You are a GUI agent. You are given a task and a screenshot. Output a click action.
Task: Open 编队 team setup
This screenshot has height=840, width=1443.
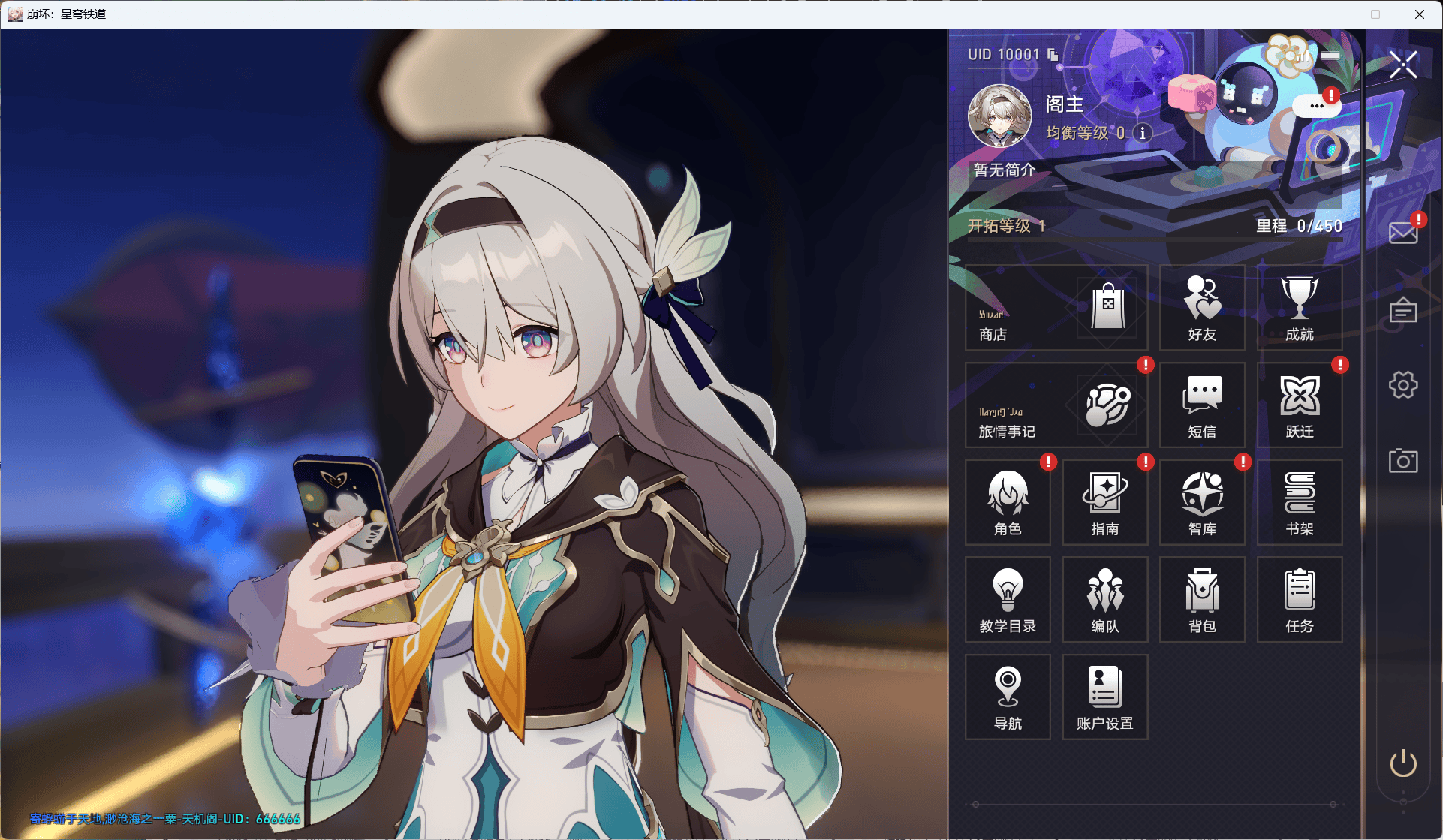[1105, 600]
